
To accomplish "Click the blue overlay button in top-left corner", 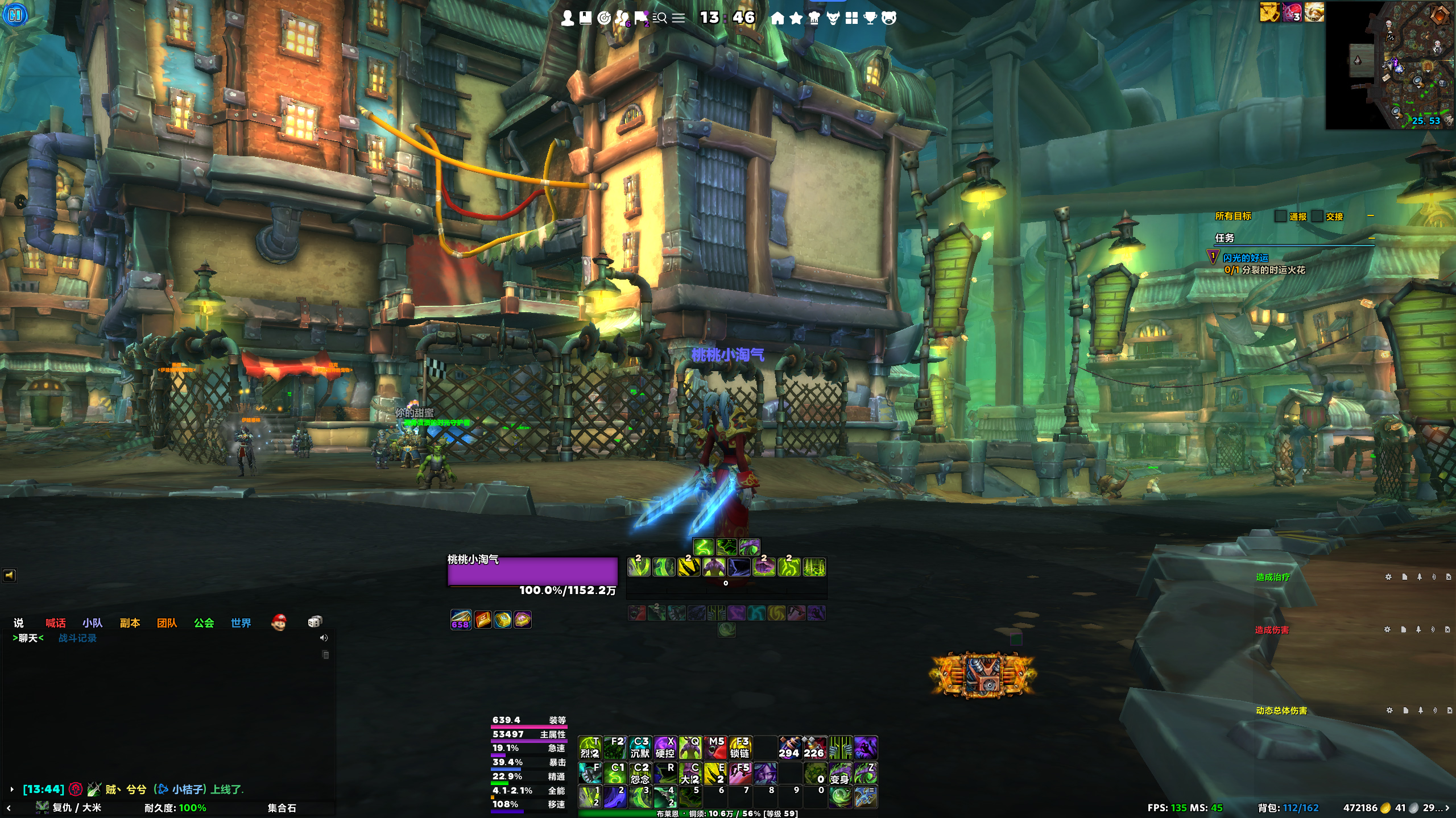I will pos(15,14).
